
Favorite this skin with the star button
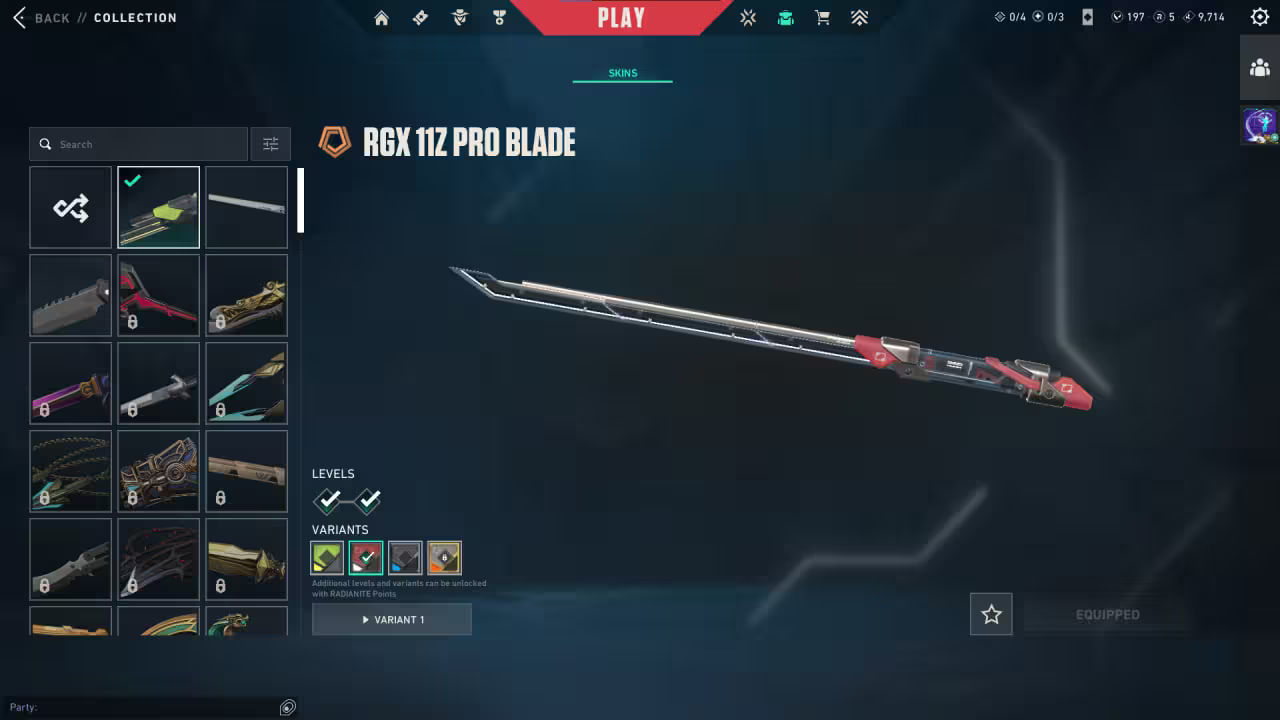(x=991, y=615)
